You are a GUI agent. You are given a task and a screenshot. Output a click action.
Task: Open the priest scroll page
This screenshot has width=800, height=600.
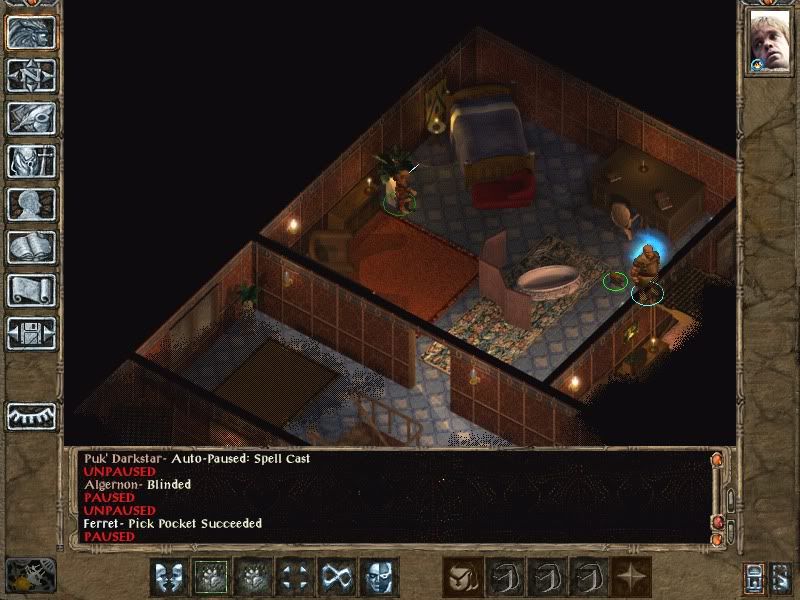31,290
